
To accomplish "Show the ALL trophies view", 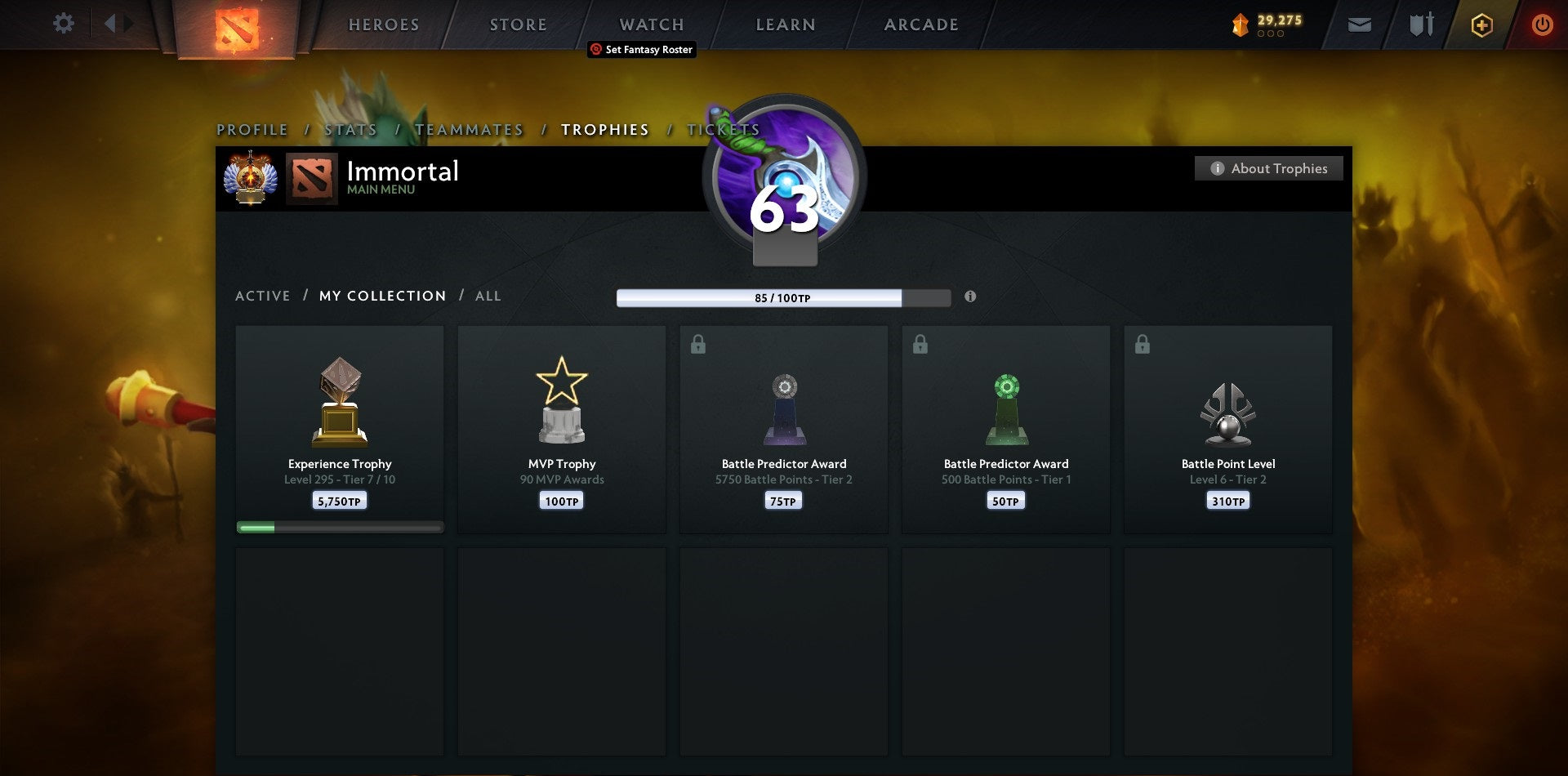I will (488, 296).
